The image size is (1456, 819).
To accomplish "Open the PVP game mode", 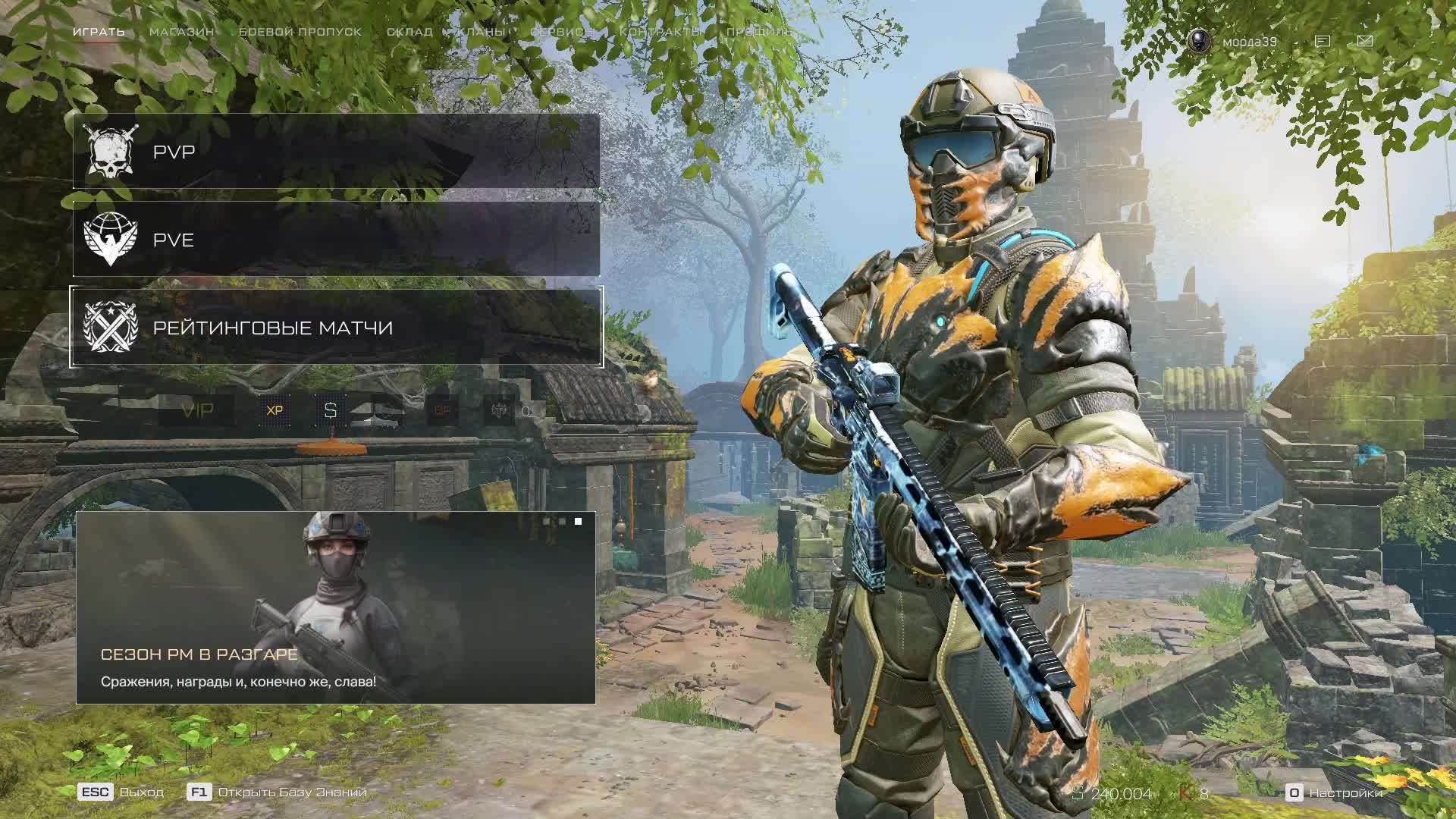I will [x=336, y=152].
